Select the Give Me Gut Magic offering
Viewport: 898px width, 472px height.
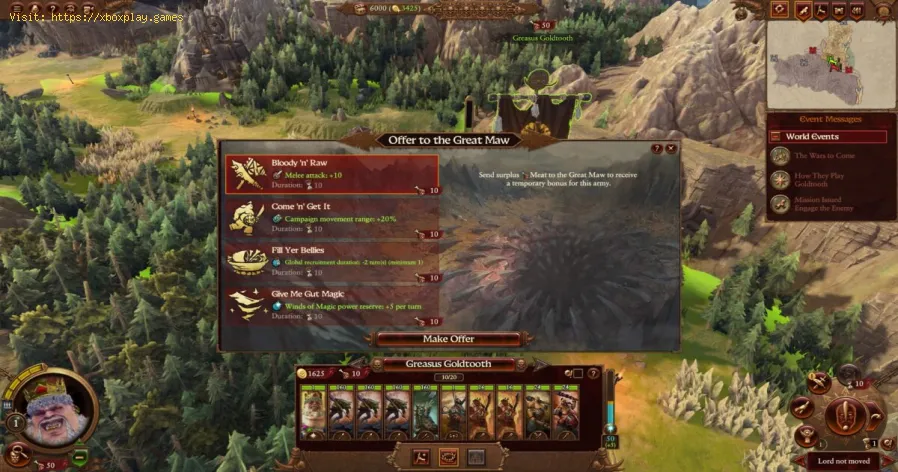click(x=330, y=303)
